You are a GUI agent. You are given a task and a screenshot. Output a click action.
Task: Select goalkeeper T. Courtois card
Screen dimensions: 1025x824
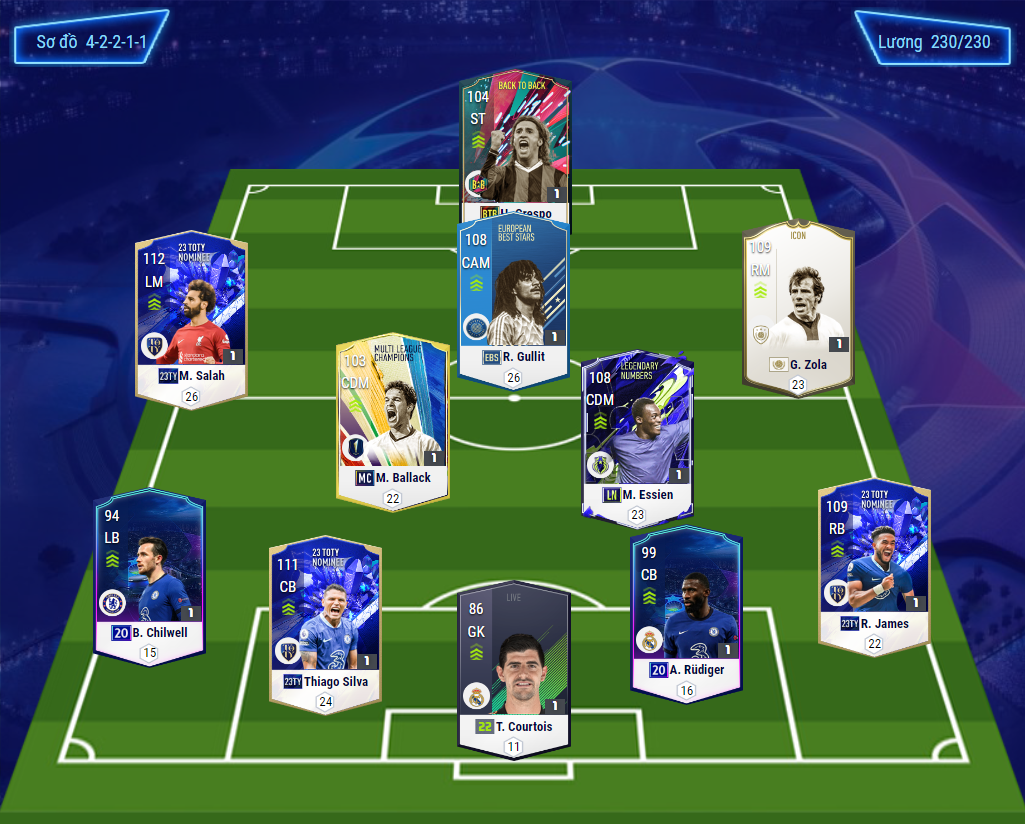tap(514, 660)
